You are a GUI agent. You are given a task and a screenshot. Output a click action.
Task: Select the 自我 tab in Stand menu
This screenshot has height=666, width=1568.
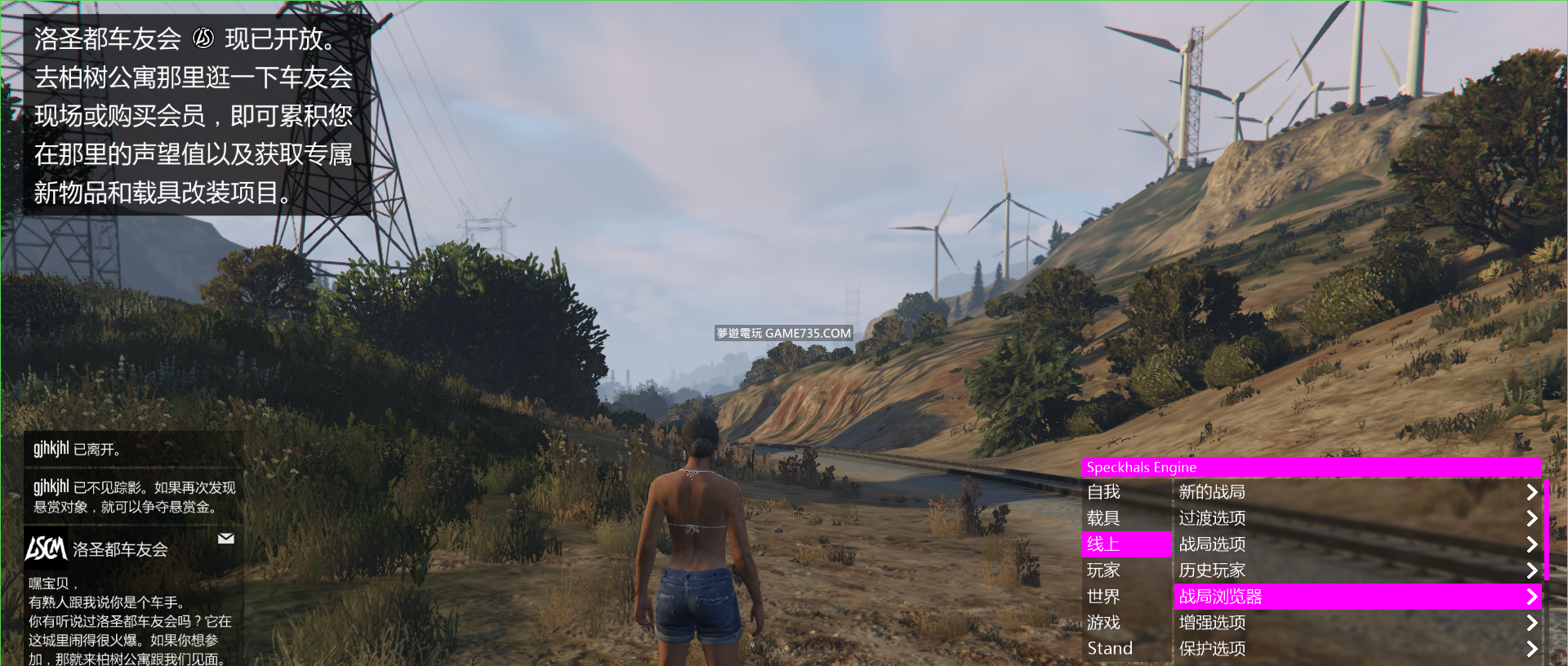(1126, 492)
